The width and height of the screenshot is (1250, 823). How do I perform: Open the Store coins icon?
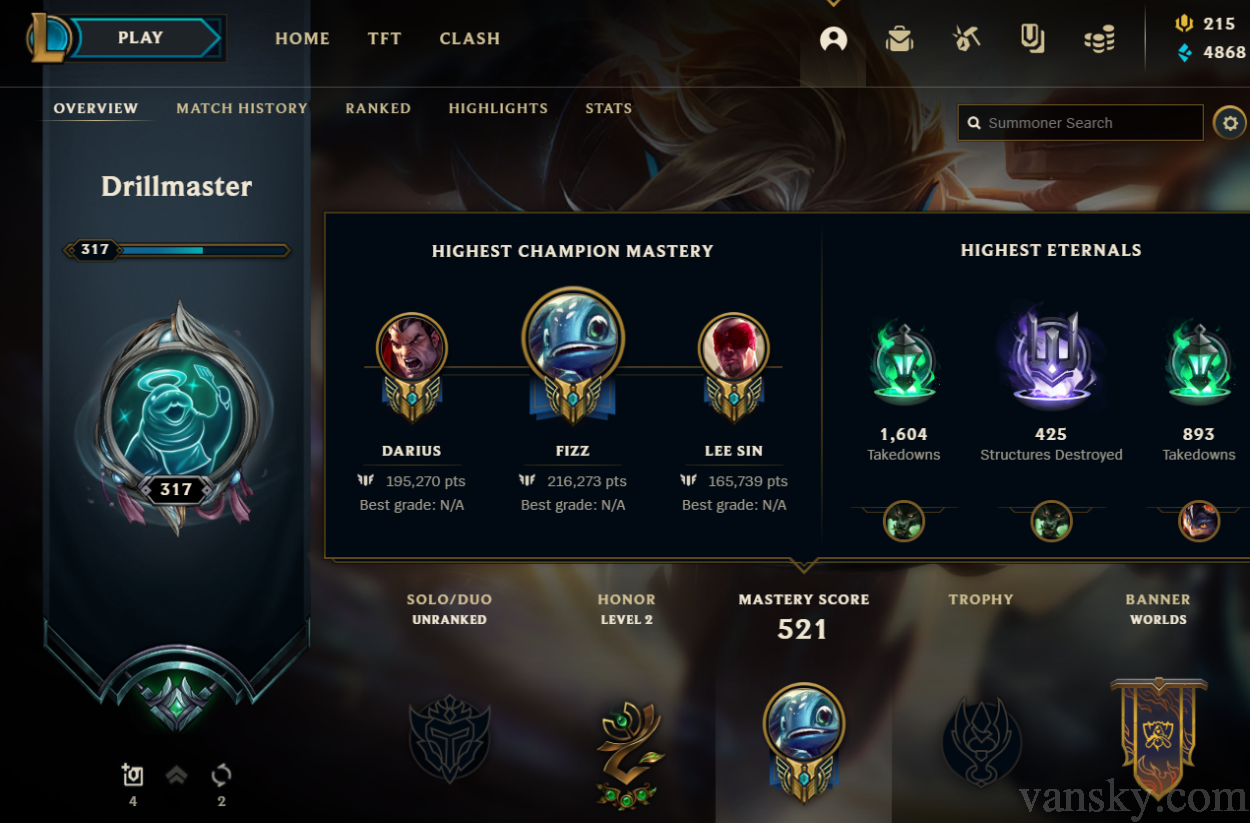pyautogui.click(x=1099, y=39)
